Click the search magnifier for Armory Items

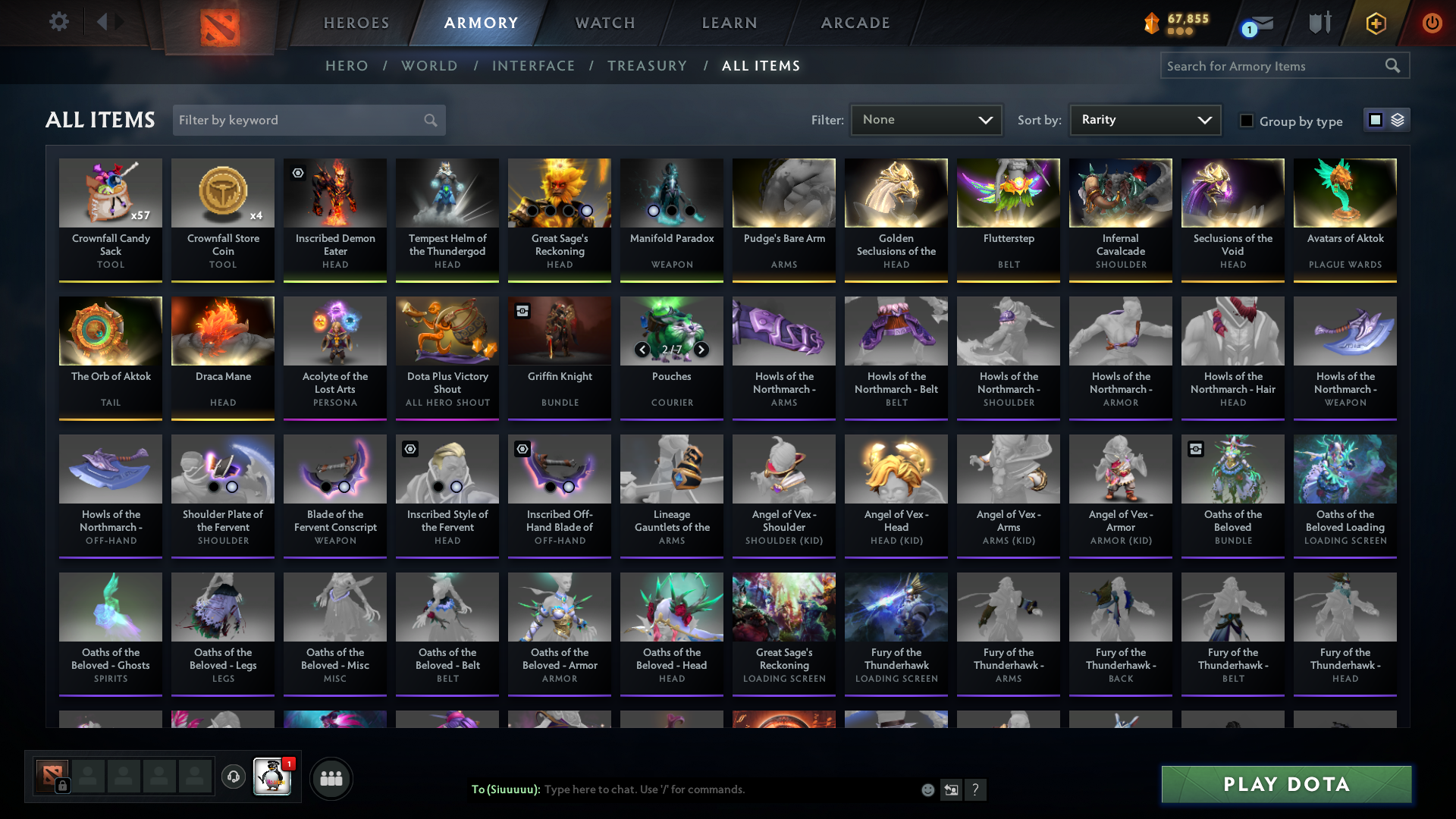pyautogui.click(x=1394, y=66)
